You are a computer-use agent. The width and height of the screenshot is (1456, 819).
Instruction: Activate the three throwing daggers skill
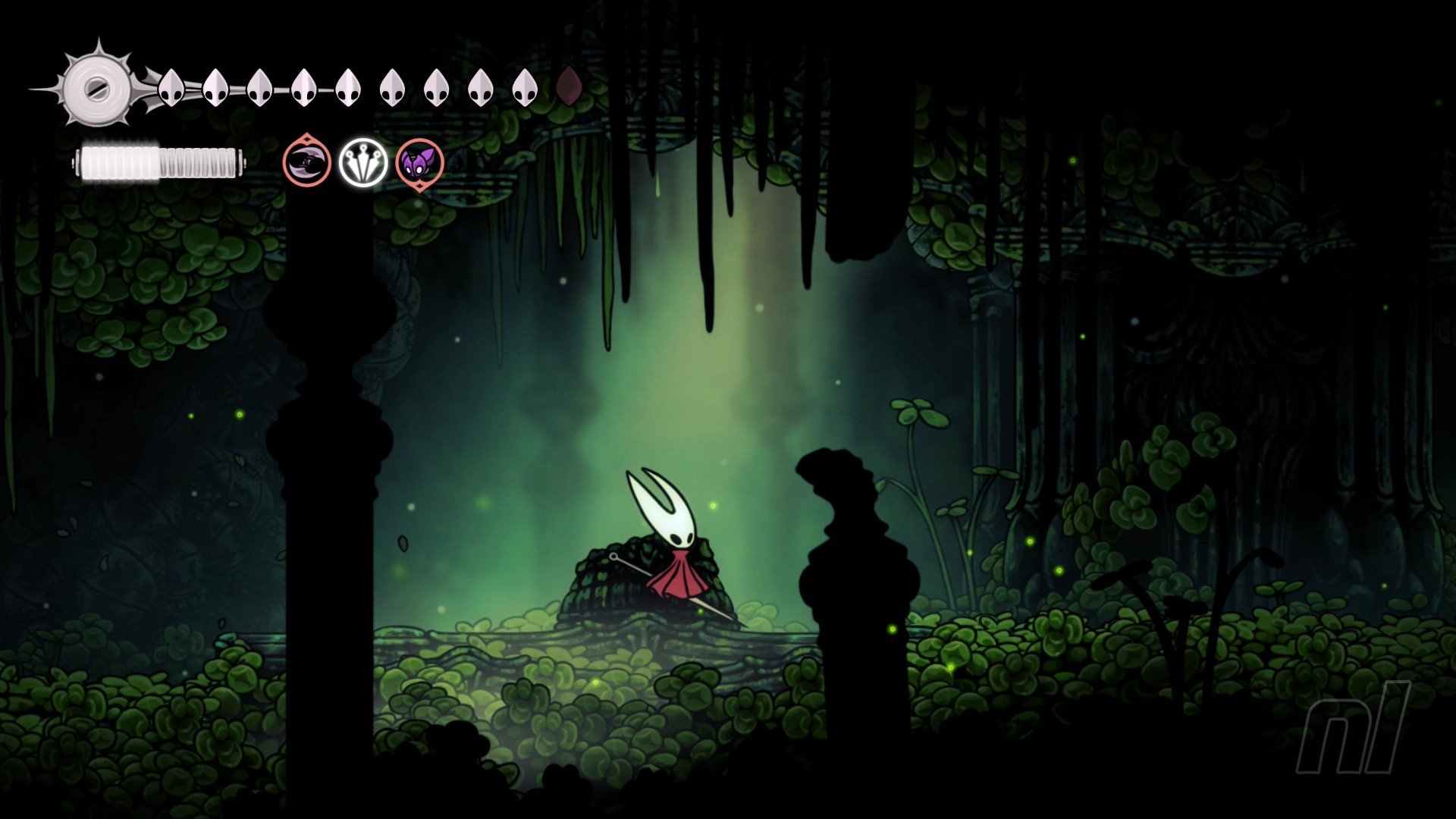[x=362, y=162]
